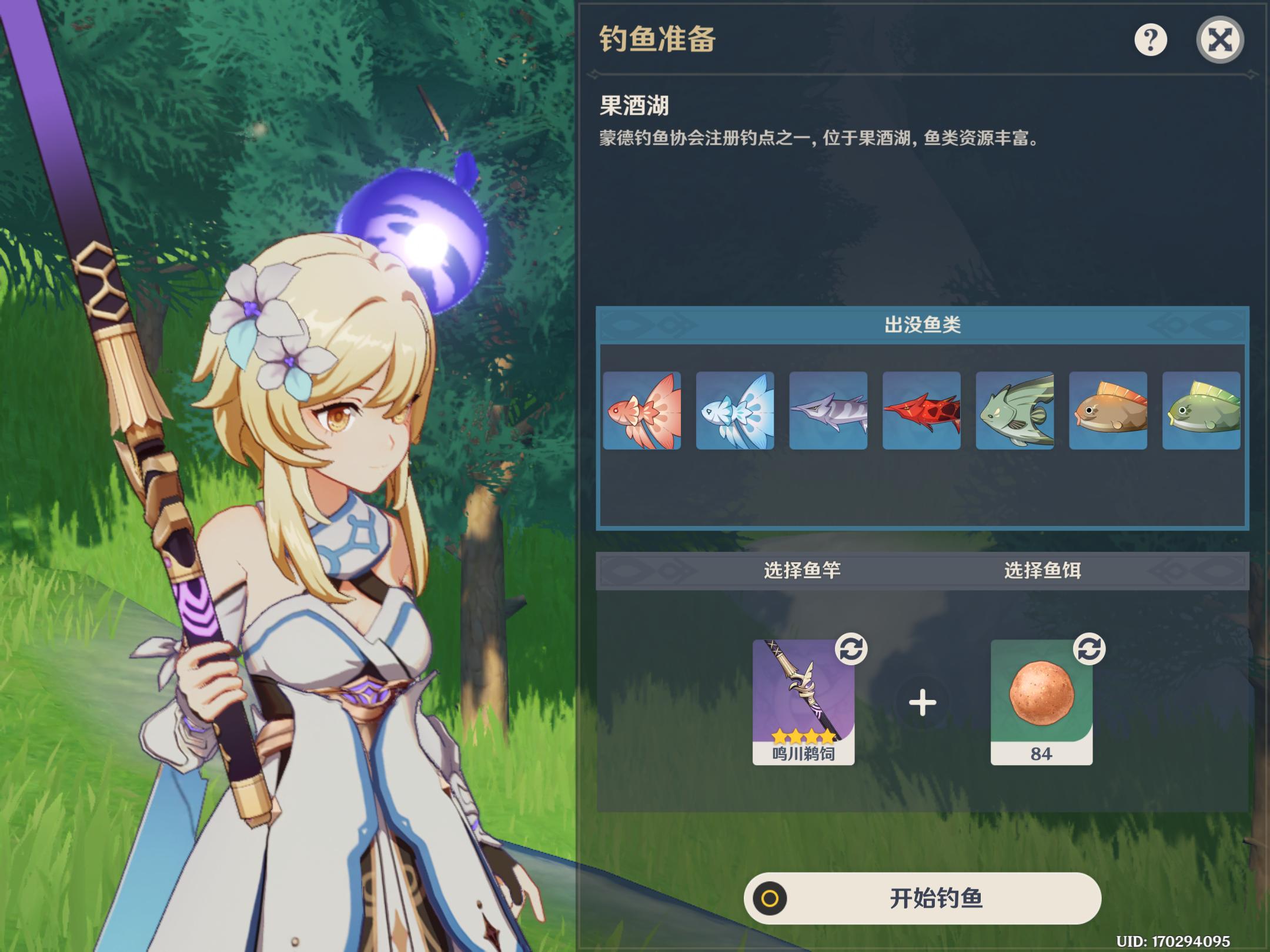Image resolution: width=1270 pixels, height=952 pixels.
Task: Close the fishing preparation panel
Action: 1219,40
